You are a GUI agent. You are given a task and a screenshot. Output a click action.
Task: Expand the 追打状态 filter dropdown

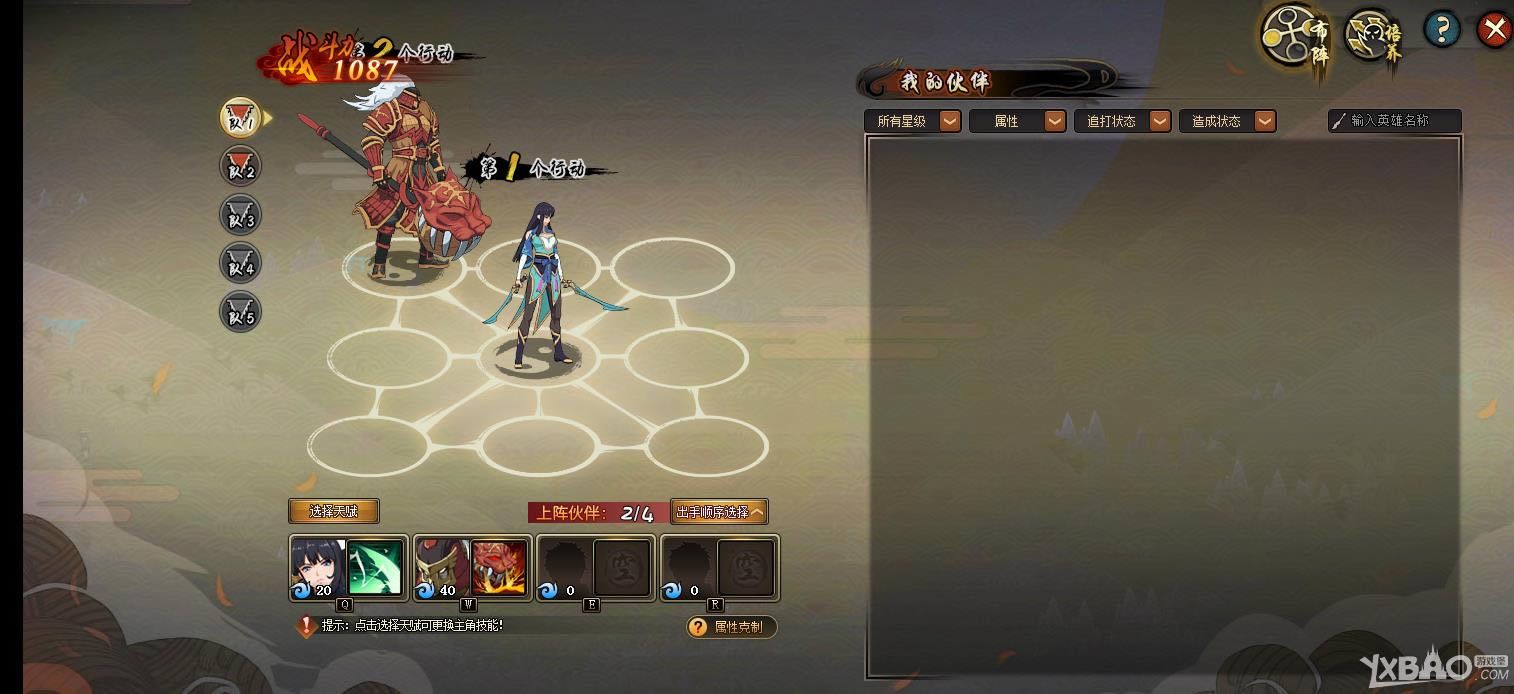tap(1122, 121)
